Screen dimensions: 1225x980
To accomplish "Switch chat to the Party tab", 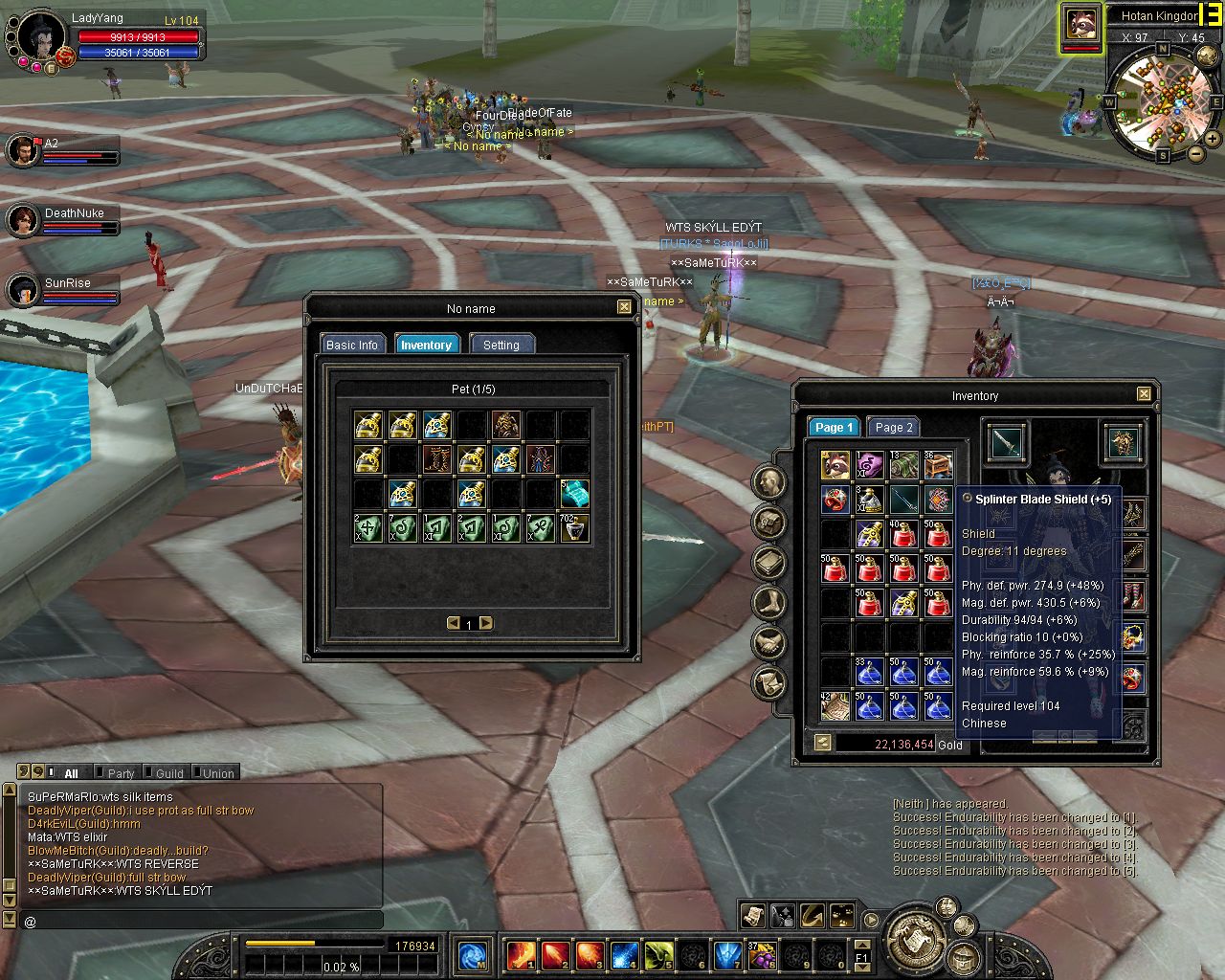I will 121,773.
